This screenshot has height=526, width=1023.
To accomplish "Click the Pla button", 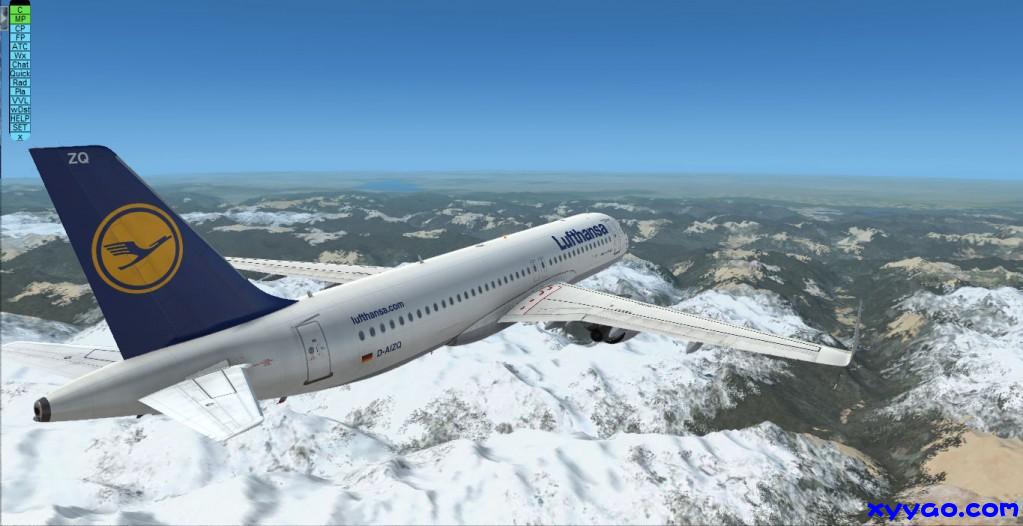I will (x=20, y=91).
